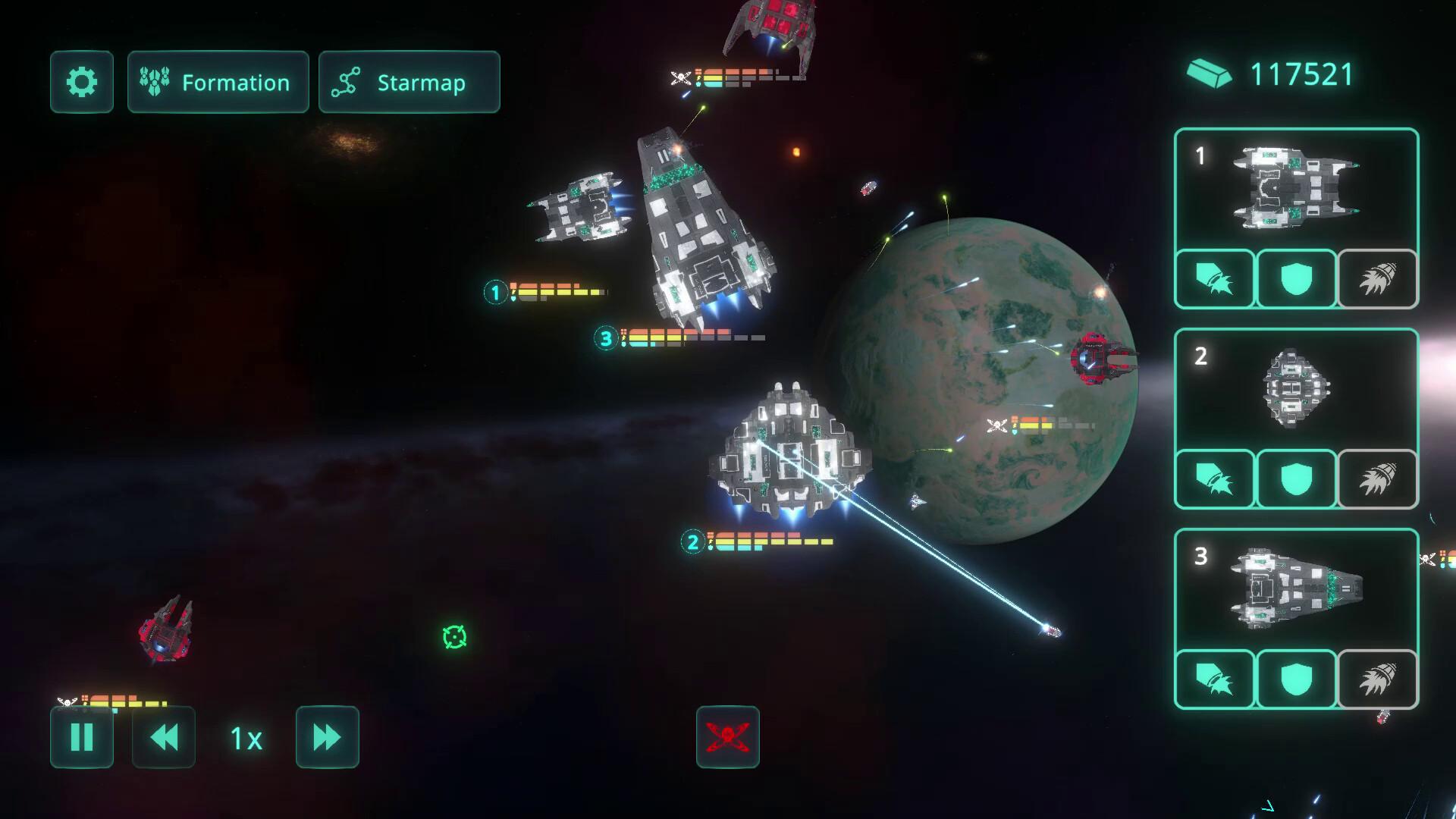Activate the shield ability for ship 1

pos(1296,279)
